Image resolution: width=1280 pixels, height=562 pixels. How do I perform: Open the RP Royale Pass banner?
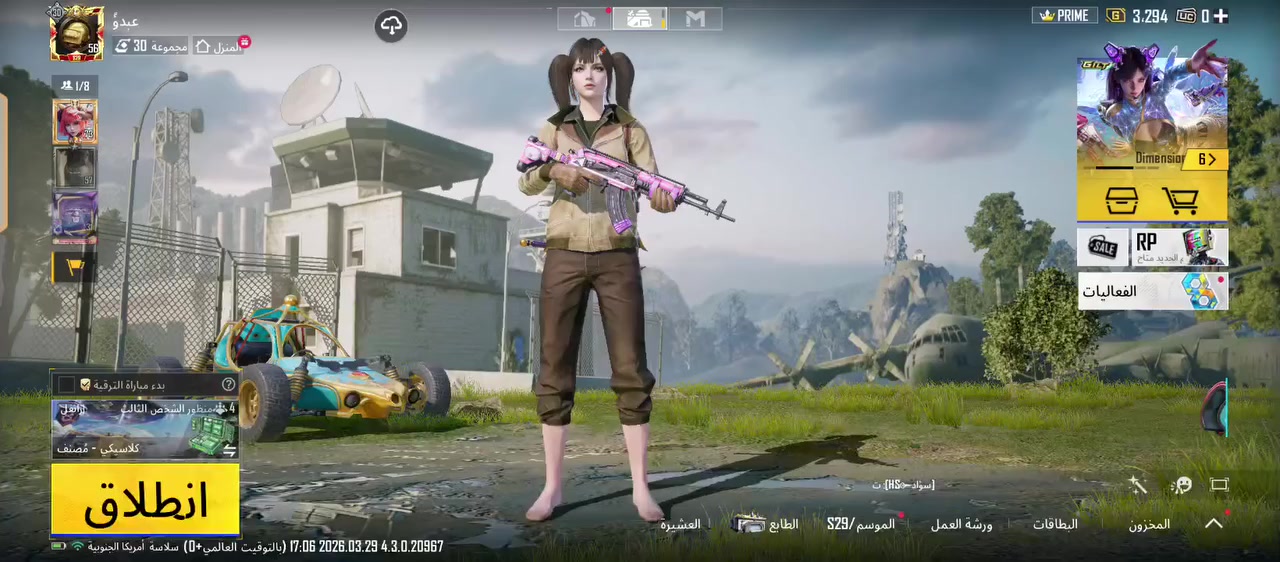[1180, 247]
